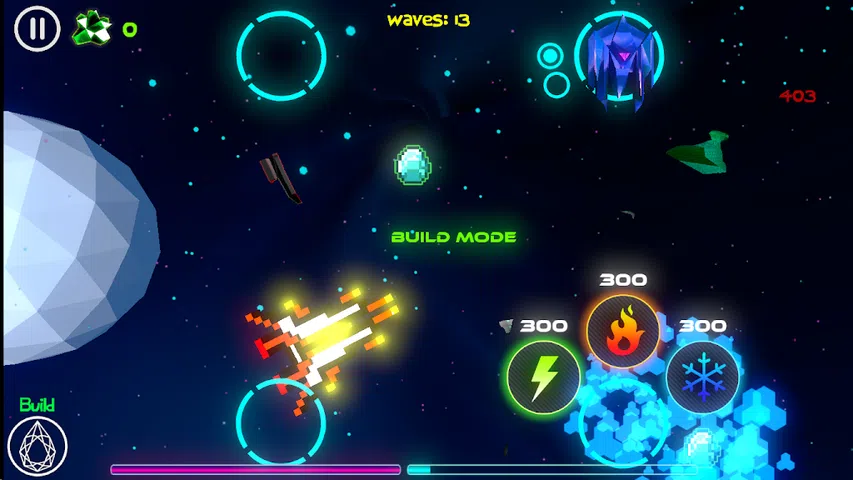This screenshot has height=480, width=853.
Task: Choose the green lightning bolt tower
Action: coord(543,378)
